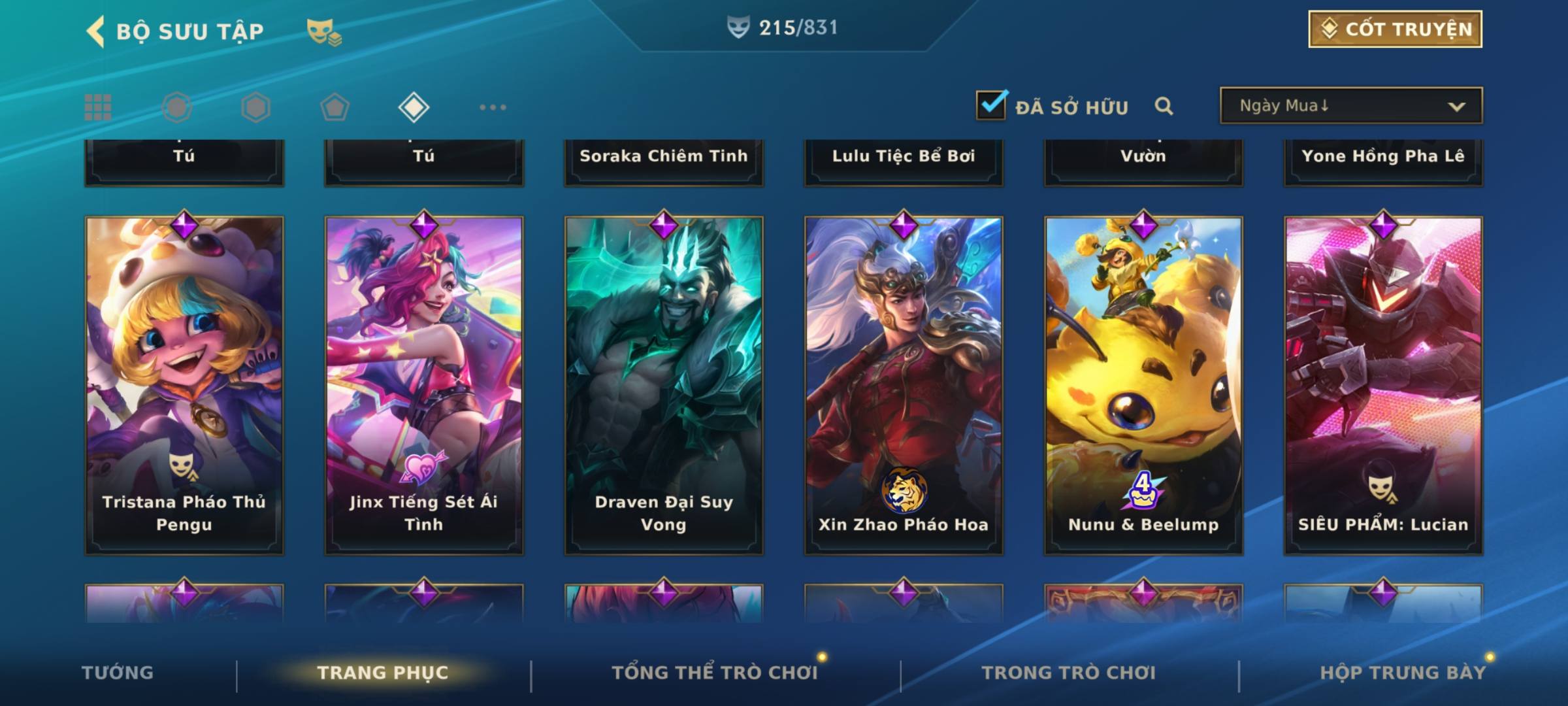Open Draven Đại Suy Vong skin card
Screen dimensions: 1568x706
tap(664, 386)
